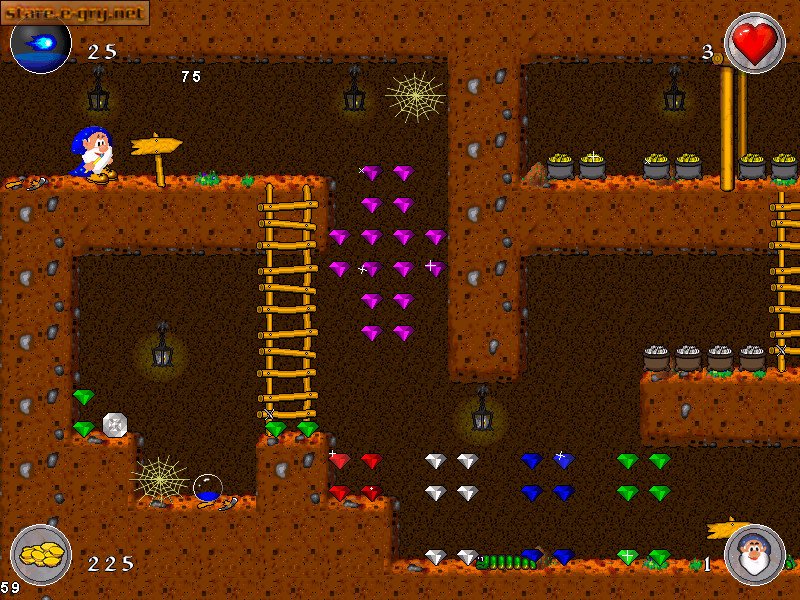Image resolution: width=800 pixels, height=600 pixels.
Task: Select the red heart lives icon
Action: click(754, 42)
